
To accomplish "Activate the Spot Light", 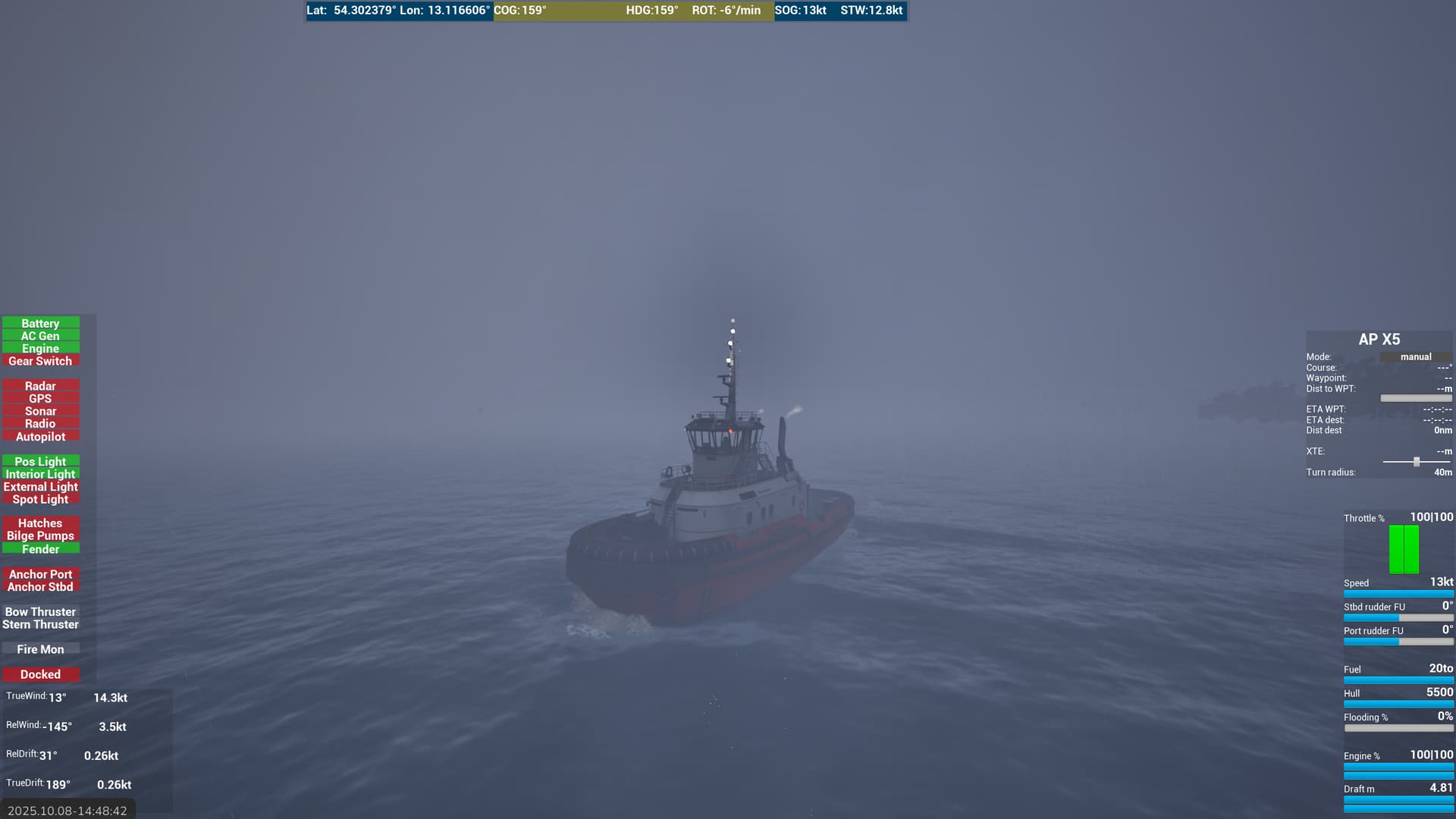I will pos(40,499).
